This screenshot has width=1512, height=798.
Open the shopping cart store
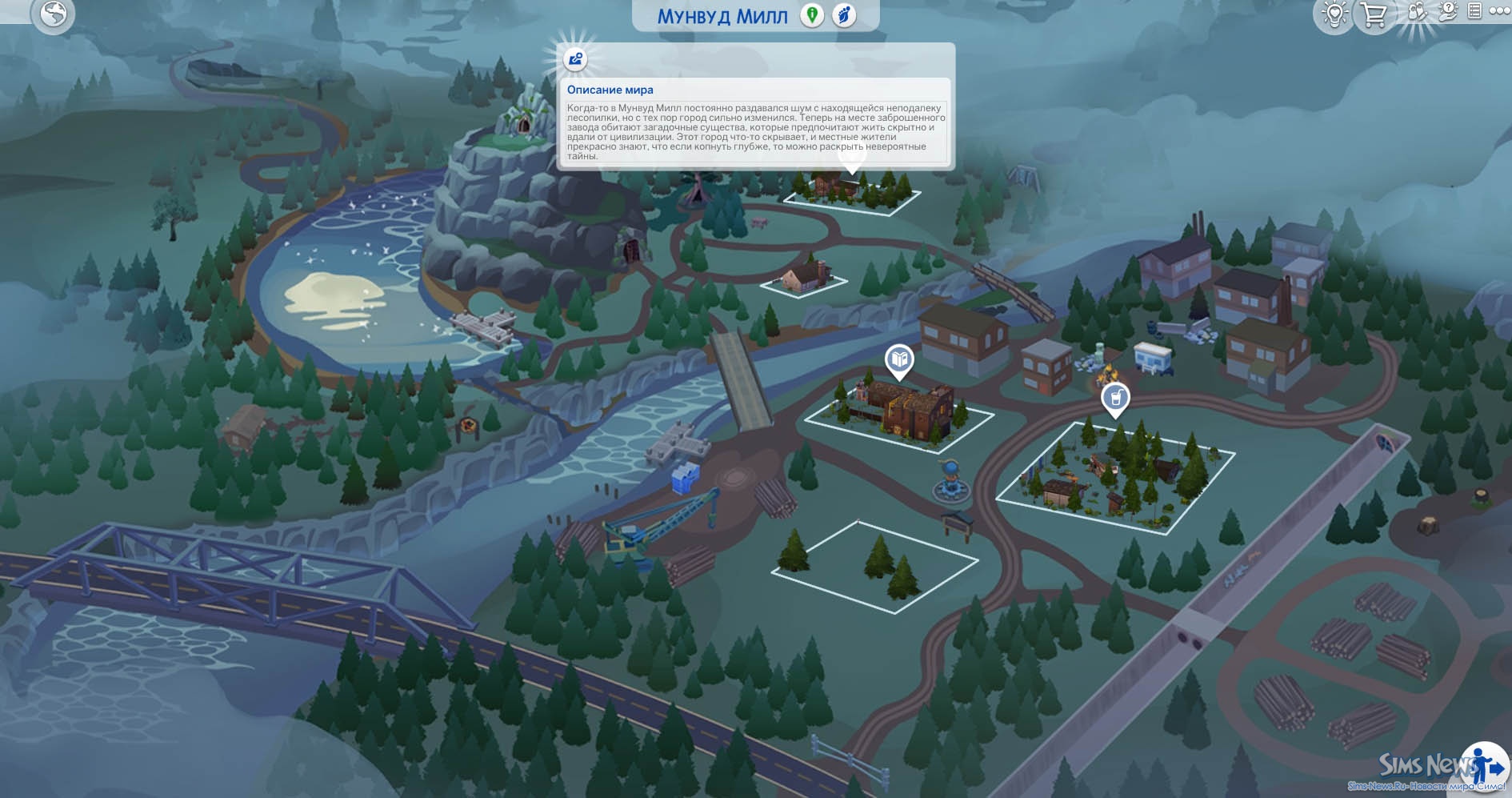(1374, 14)
